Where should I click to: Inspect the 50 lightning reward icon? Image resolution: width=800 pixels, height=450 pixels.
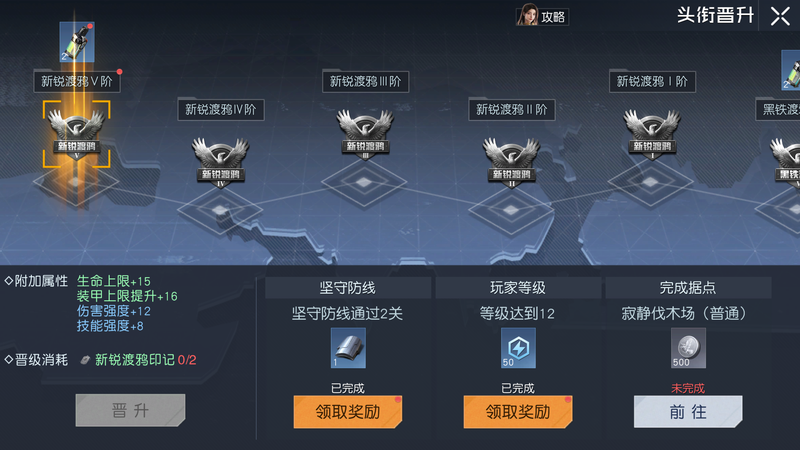point(517,346)
